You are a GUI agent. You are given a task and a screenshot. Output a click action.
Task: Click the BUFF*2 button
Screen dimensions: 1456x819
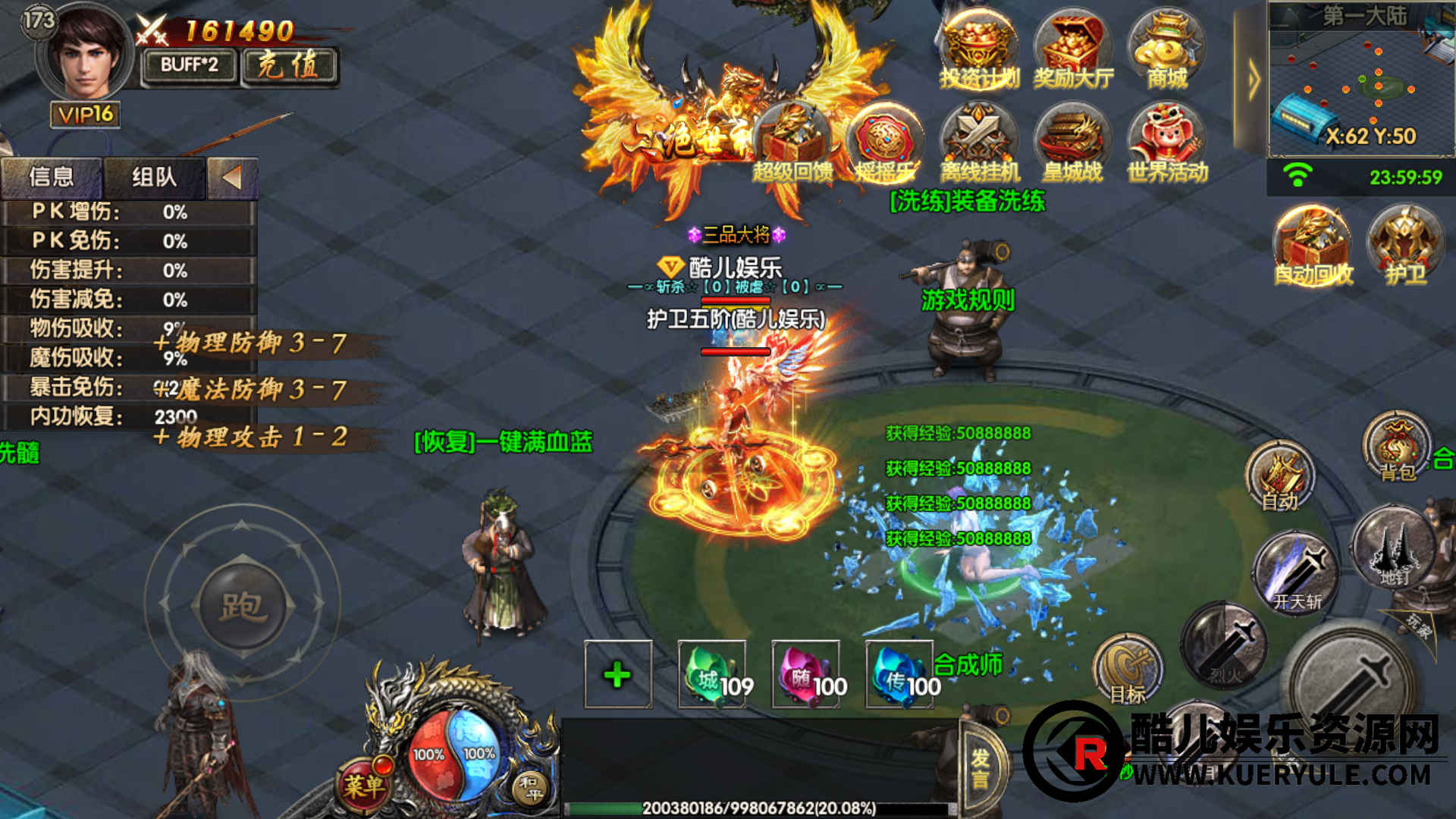[190, 65]
